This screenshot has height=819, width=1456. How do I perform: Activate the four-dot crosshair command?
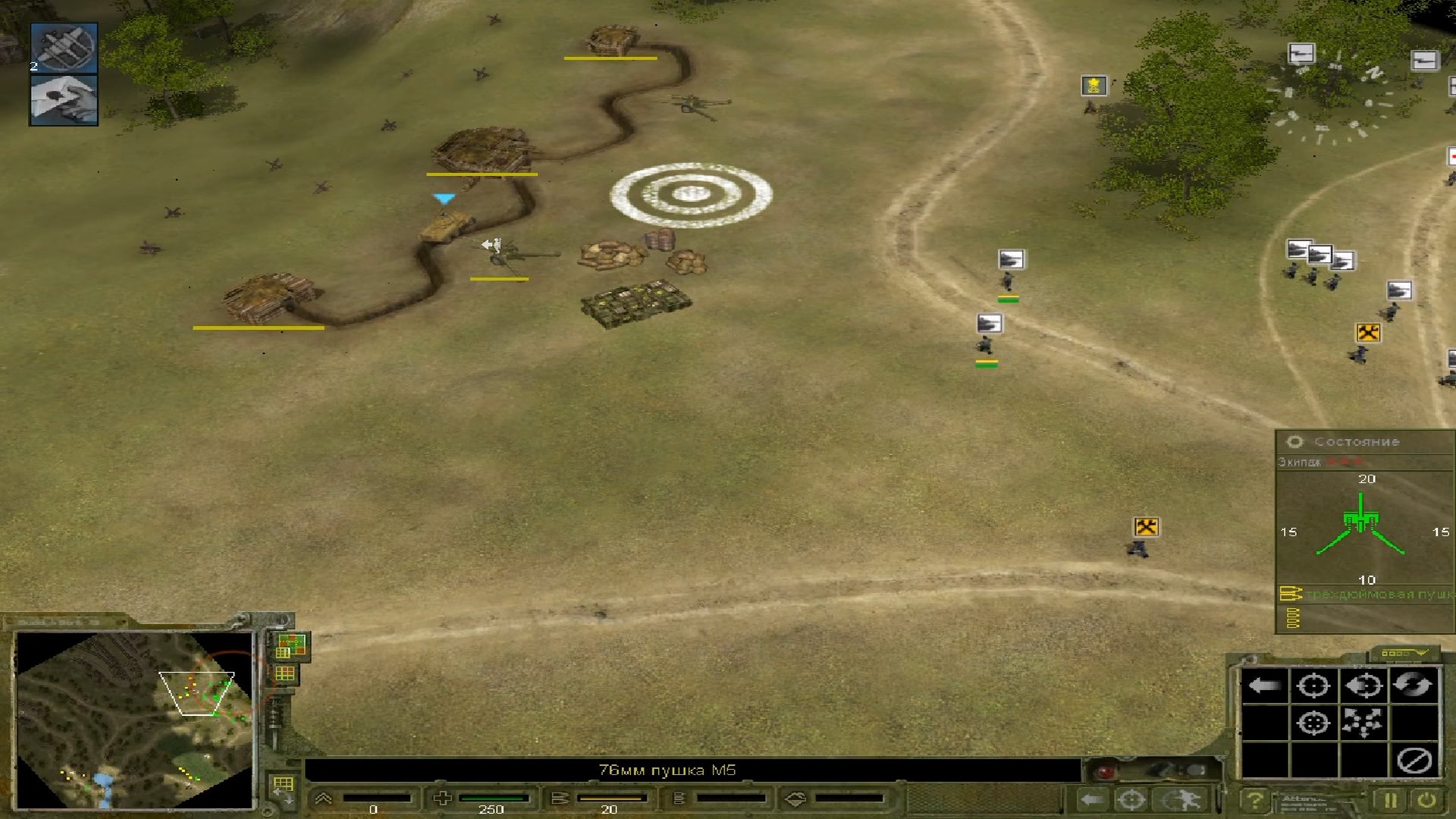[x=1313, y=723]
